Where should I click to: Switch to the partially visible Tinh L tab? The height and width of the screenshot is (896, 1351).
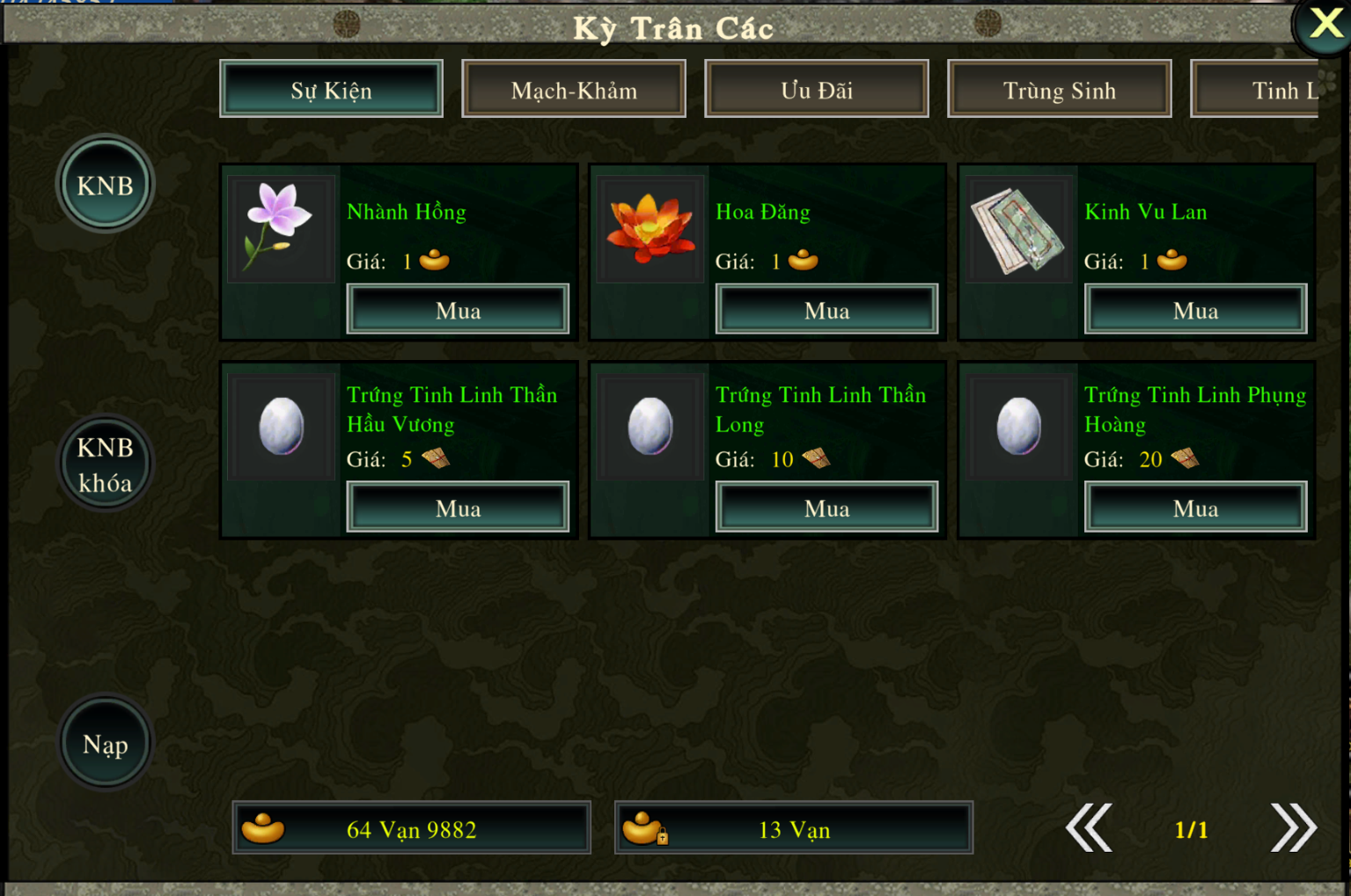tap(1267, 90)
